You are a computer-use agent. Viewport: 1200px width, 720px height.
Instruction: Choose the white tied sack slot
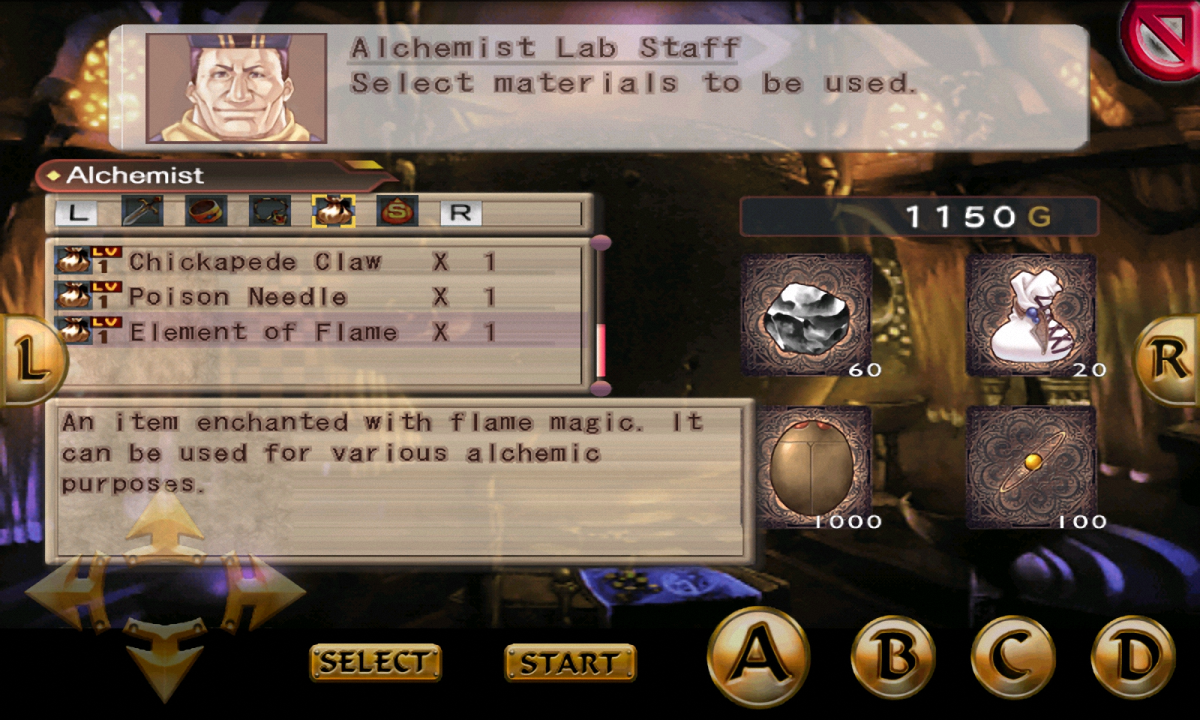(x=1031, y=315)
